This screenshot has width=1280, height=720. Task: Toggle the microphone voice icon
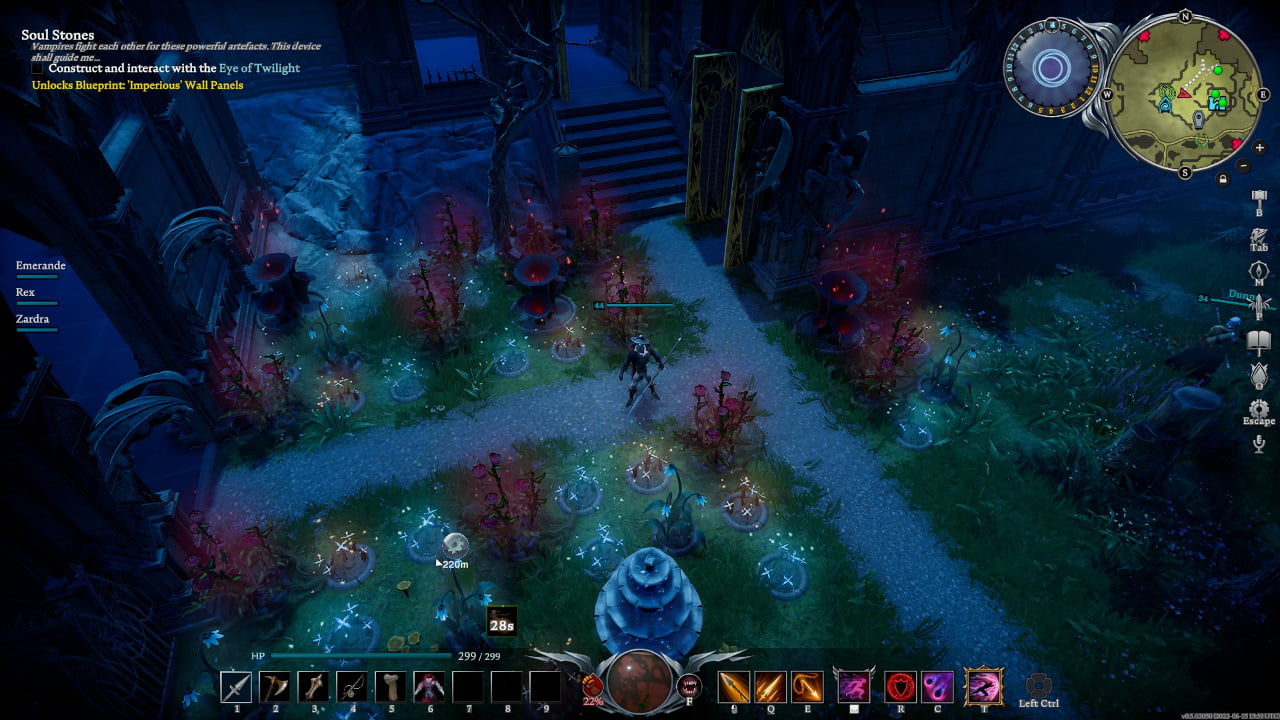(x=1259, y=443)
